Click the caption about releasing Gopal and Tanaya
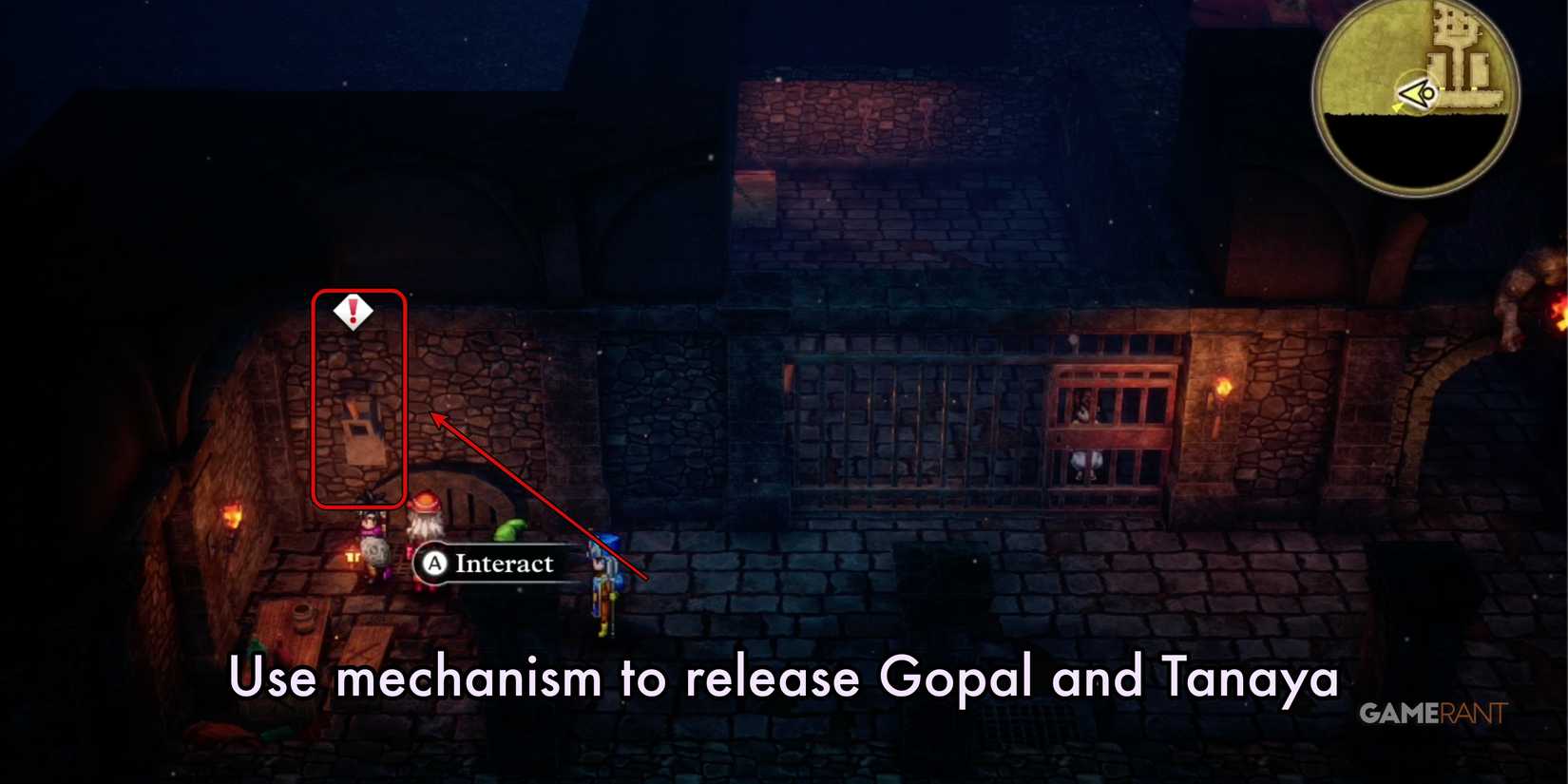Viewport: 1568px width, 784px height. 784,677
